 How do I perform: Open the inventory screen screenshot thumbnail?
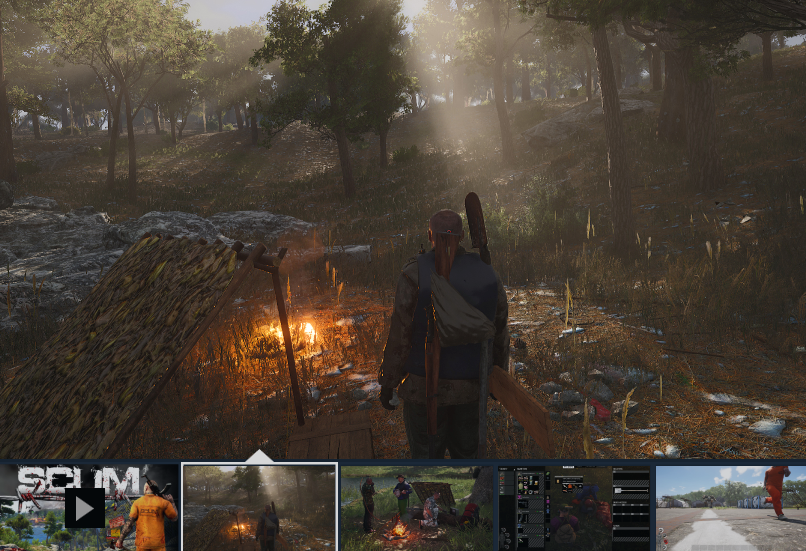(x=574, y=507)
